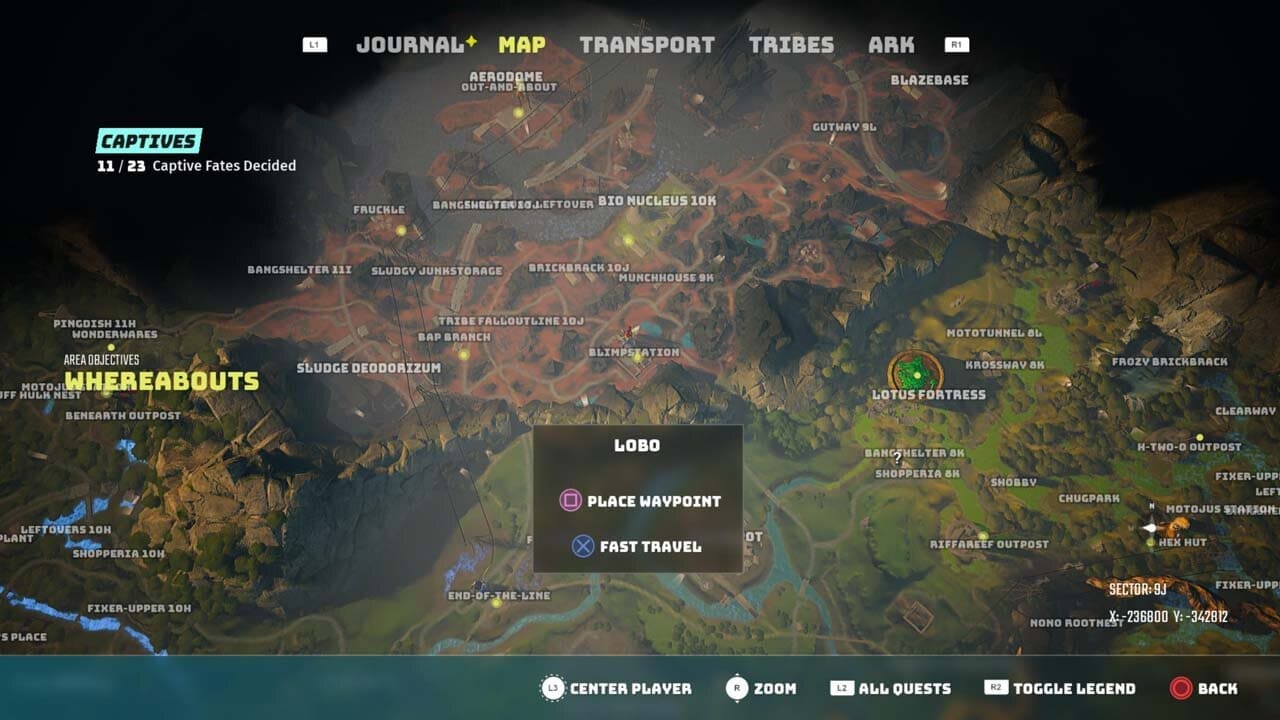
Task: Toggle the map legend
Action: (1074, 689)
